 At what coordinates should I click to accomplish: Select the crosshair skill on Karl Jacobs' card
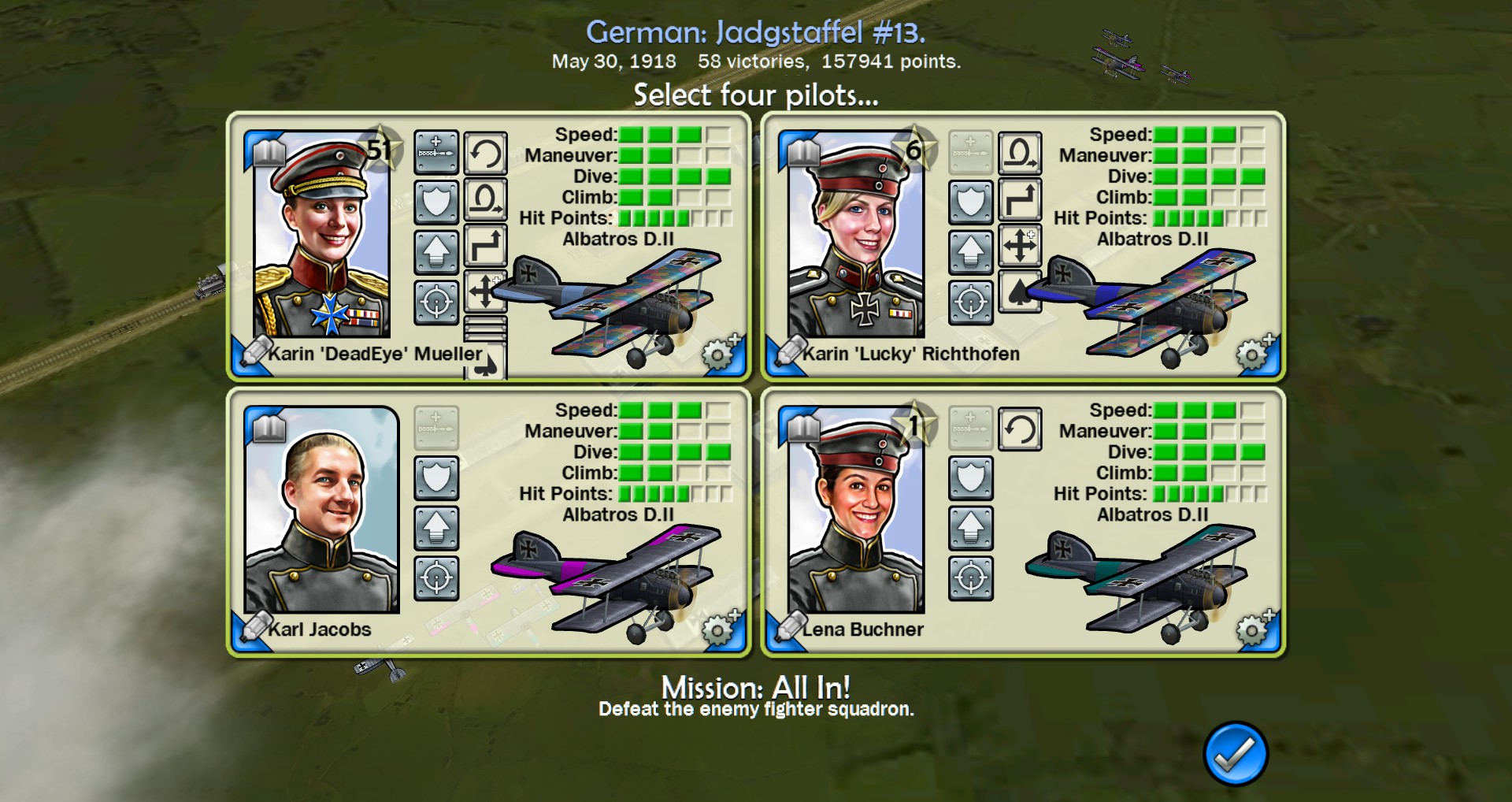pos(436,578)
